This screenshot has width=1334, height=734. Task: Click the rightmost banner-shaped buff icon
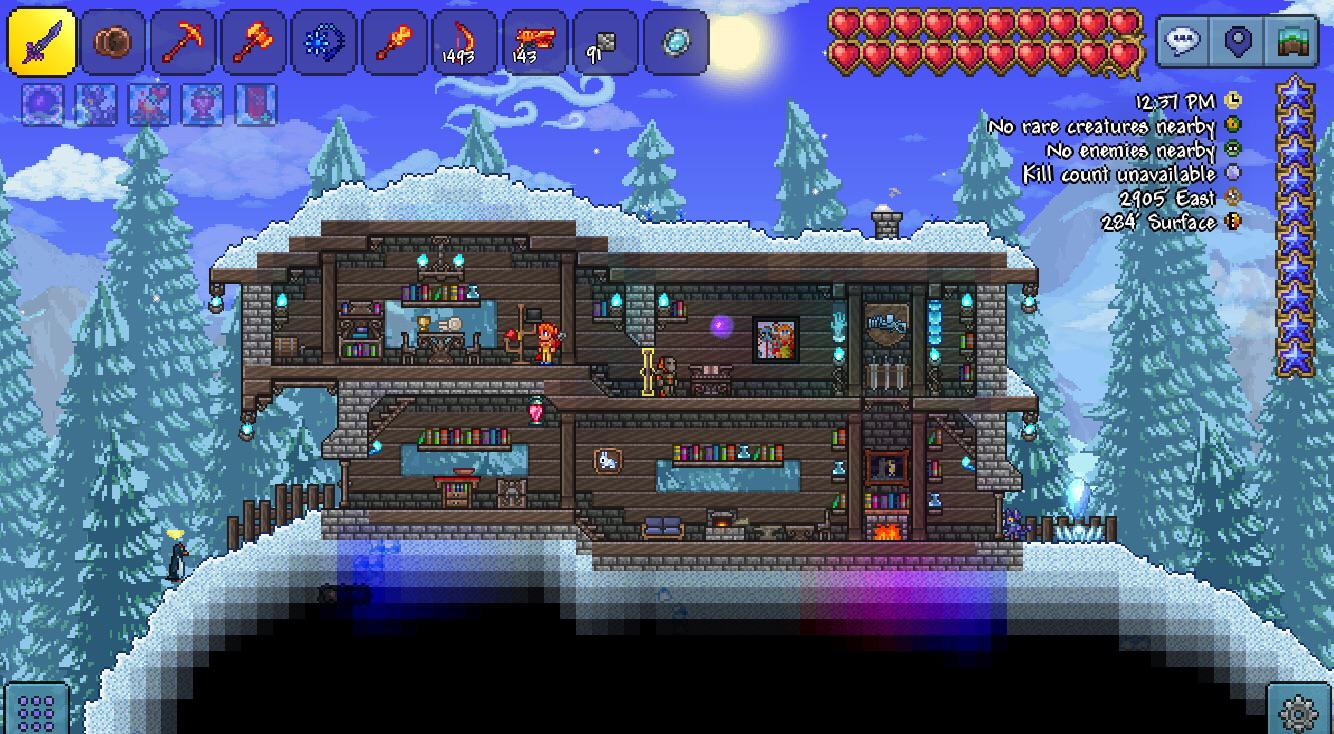(x=254, y=105)
